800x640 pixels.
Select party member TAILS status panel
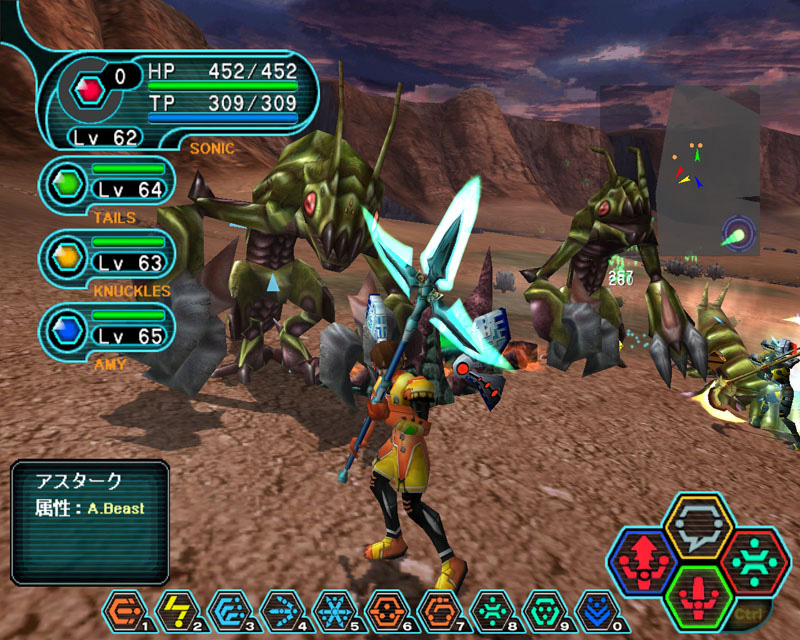click(x=108, y=184)
